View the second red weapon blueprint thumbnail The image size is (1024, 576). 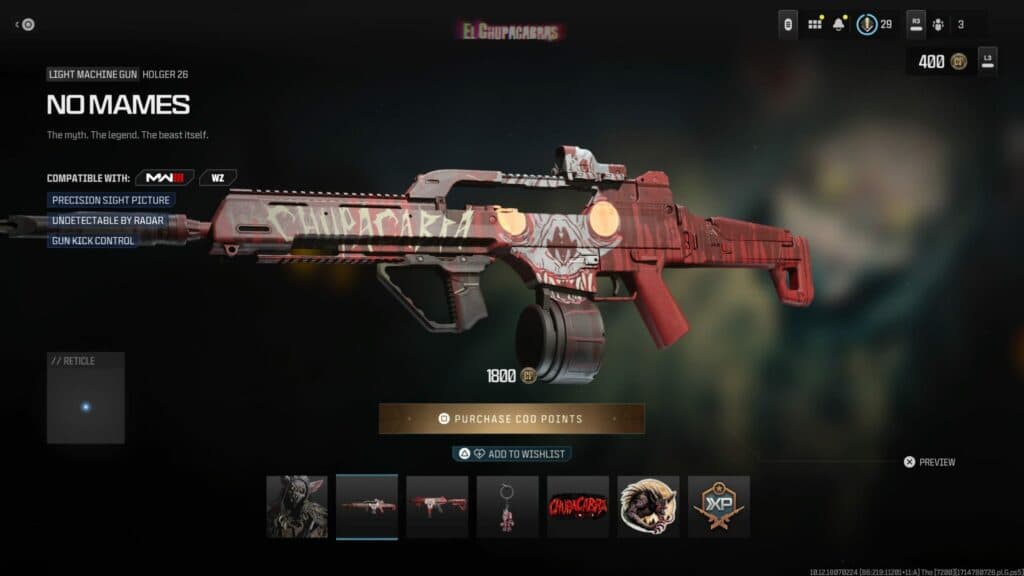[437, 506]
